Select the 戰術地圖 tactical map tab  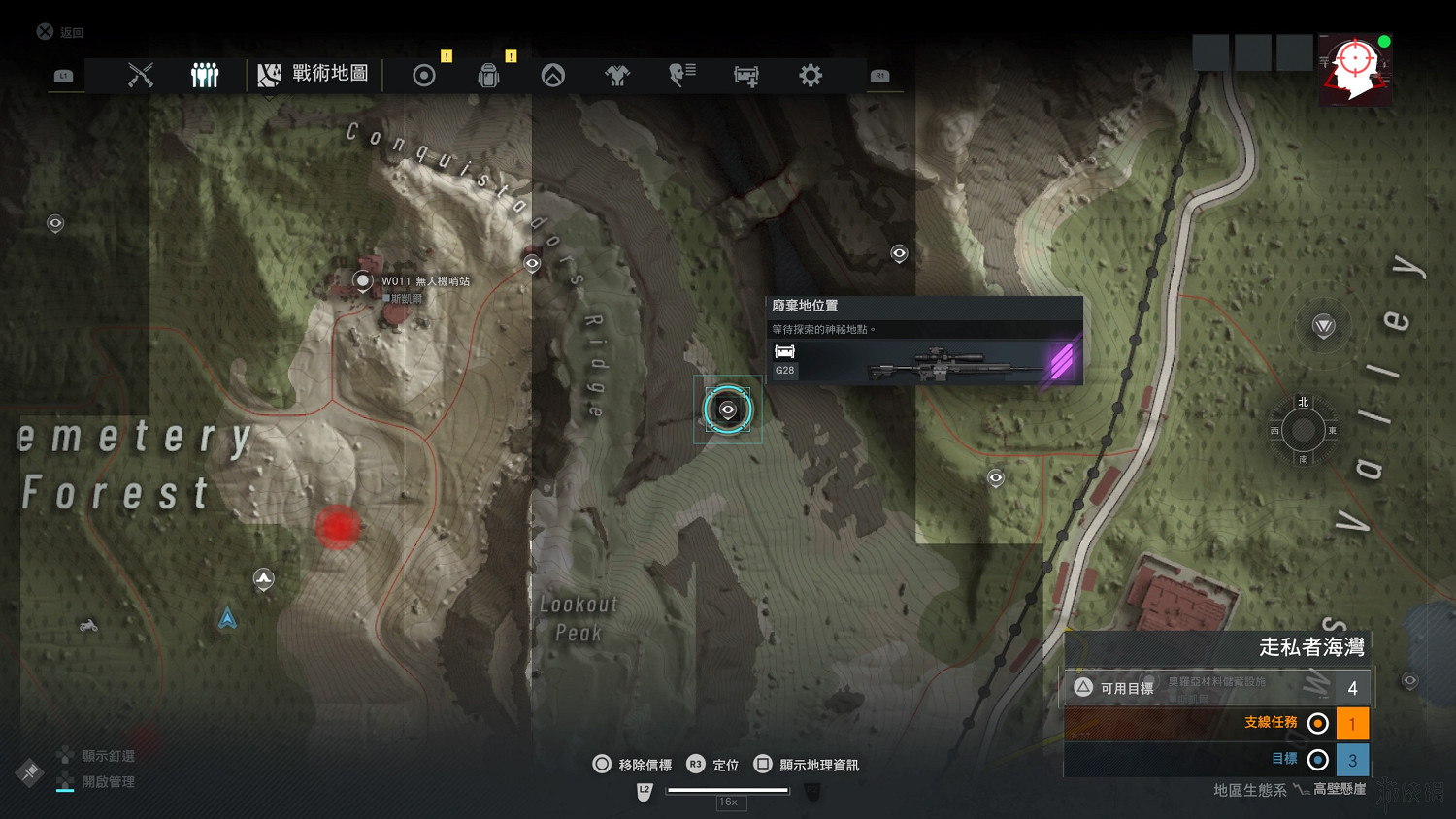point(314,74)
